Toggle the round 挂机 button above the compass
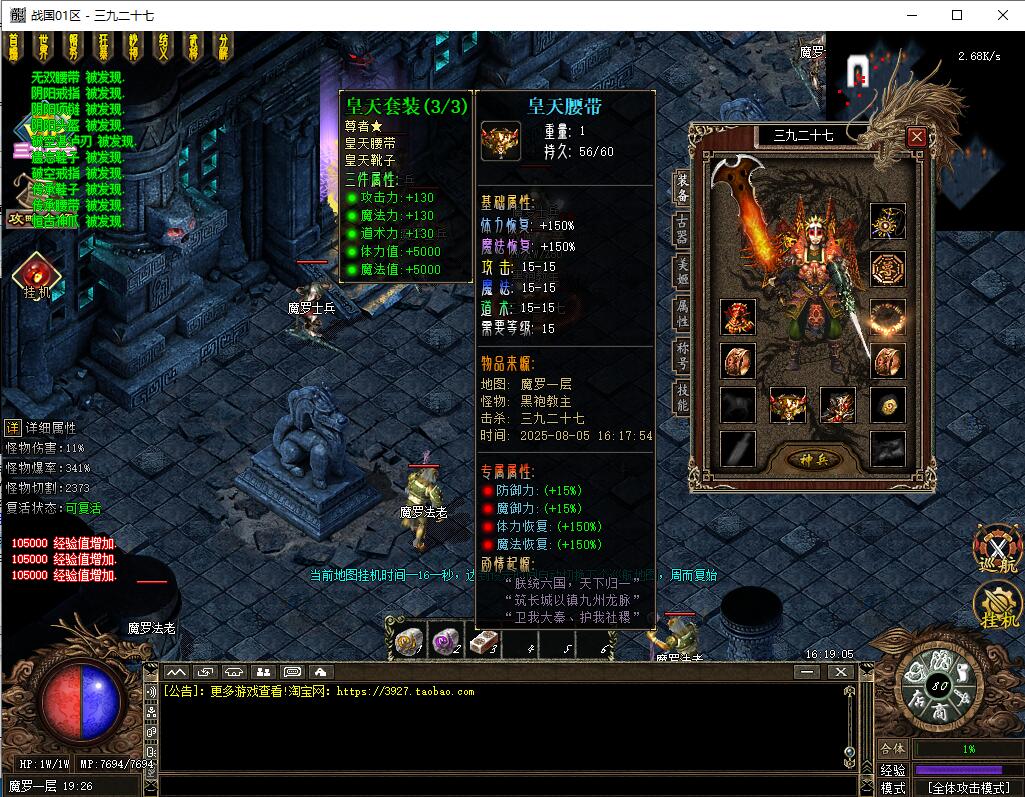Screen dimensions: 1025x797 tap(998, 605)
